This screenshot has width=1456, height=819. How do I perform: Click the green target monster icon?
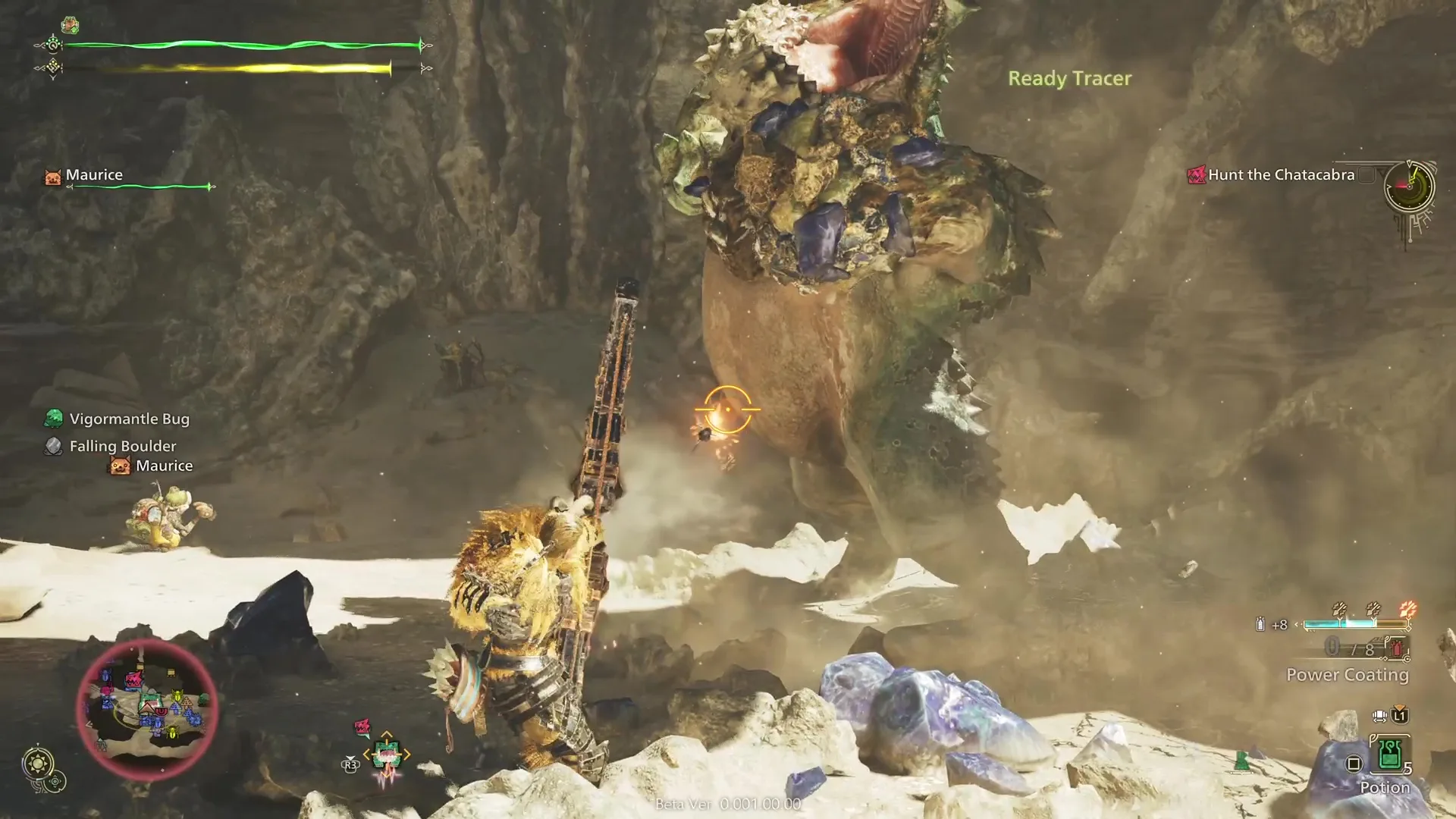point(386,755)
